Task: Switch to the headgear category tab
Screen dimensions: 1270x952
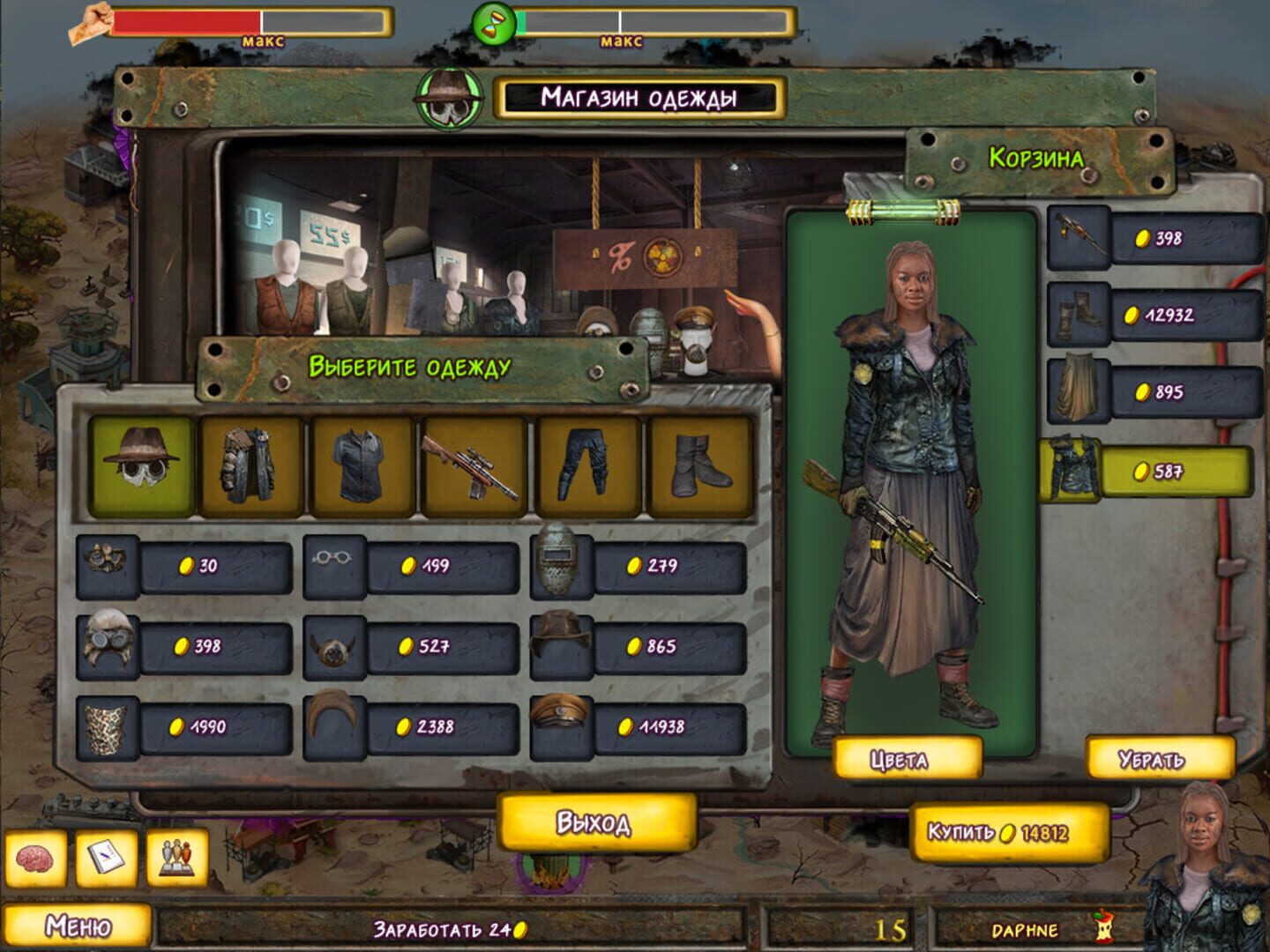Action: 140,465
